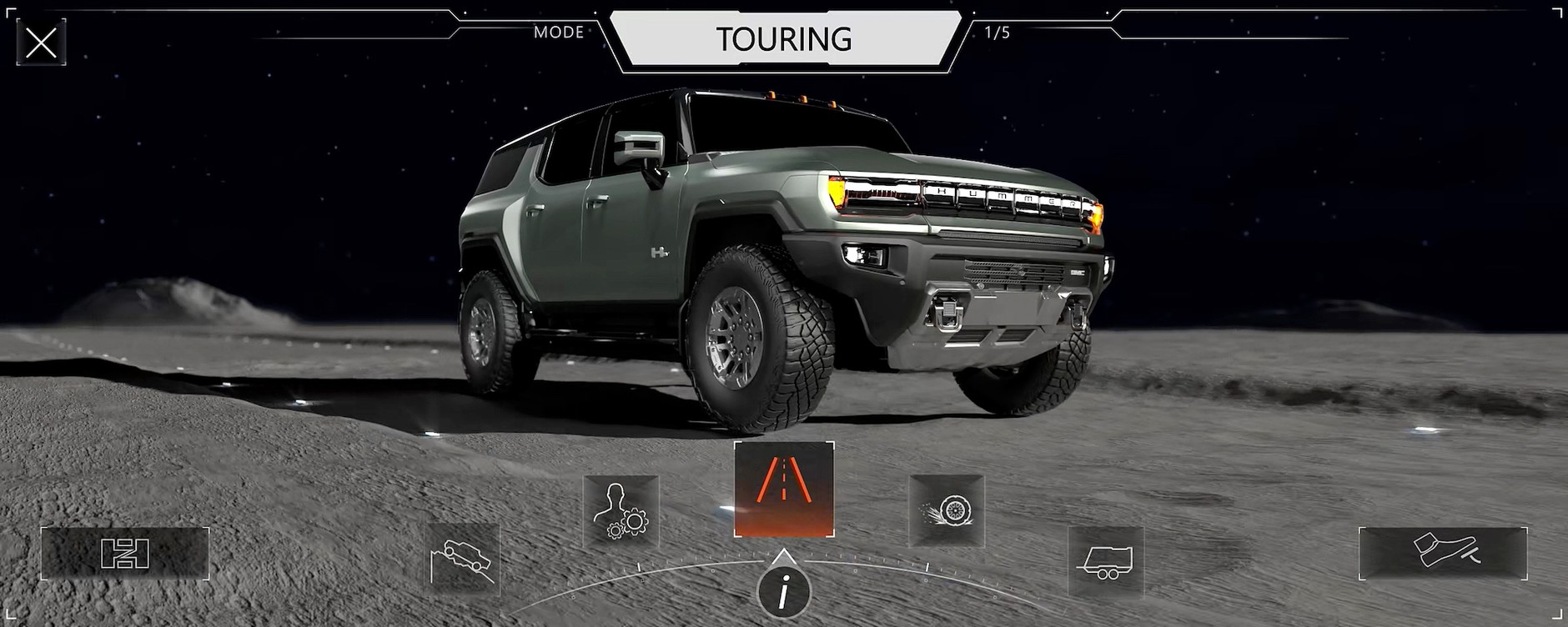Viewport: 1568px width, 627px height.
Task: Click the MODE label
Action: [x=557, y=33]
